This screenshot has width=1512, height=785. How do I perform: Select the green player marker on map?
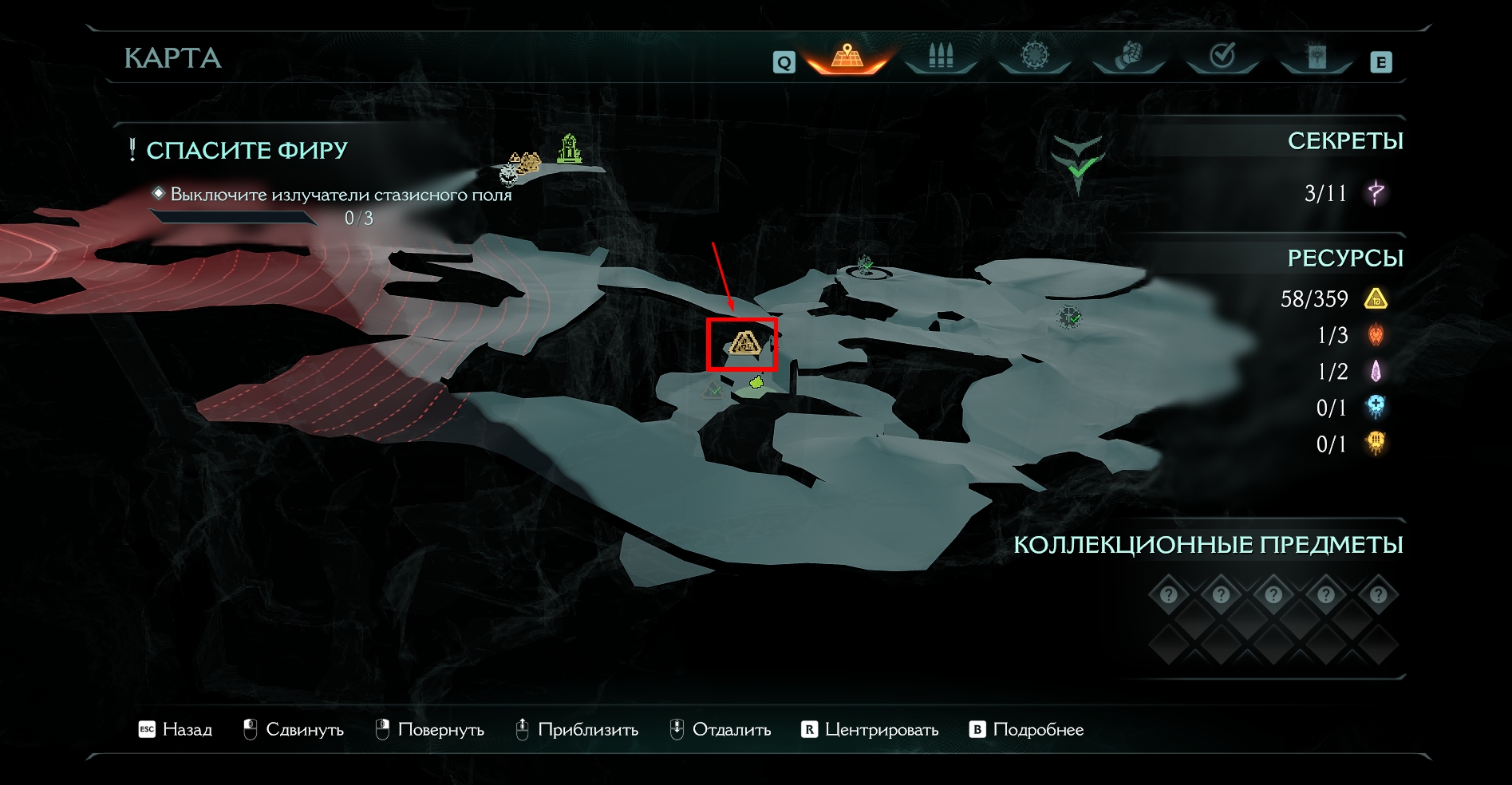pos(756,384)
